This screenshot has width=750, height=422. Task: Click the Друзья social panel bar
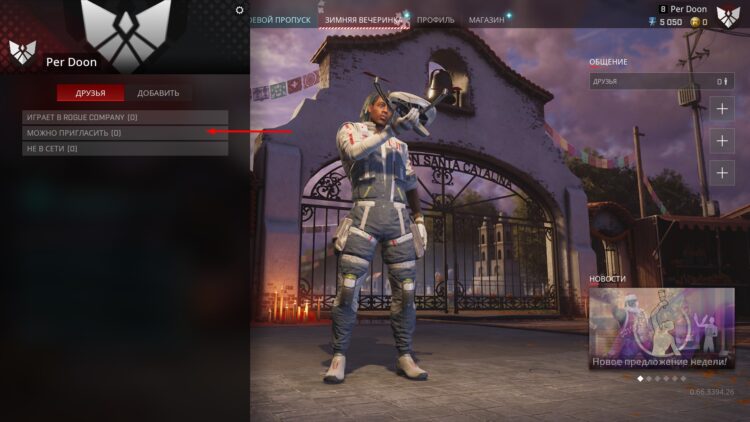tap(660, 81)
